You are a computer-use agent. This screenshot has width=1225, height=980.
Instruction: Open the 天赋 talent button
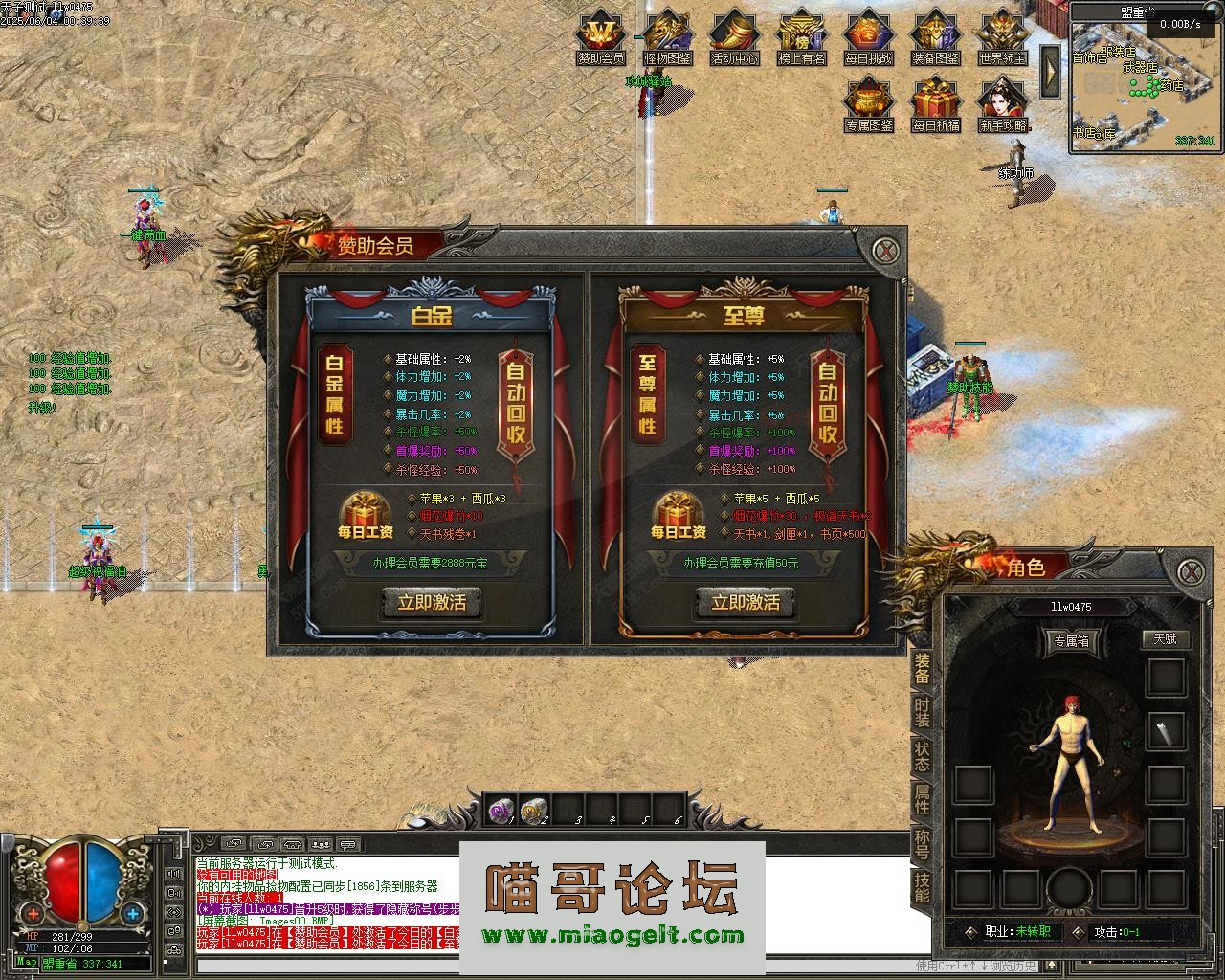pyautogui.click(x=1165, y=638)
